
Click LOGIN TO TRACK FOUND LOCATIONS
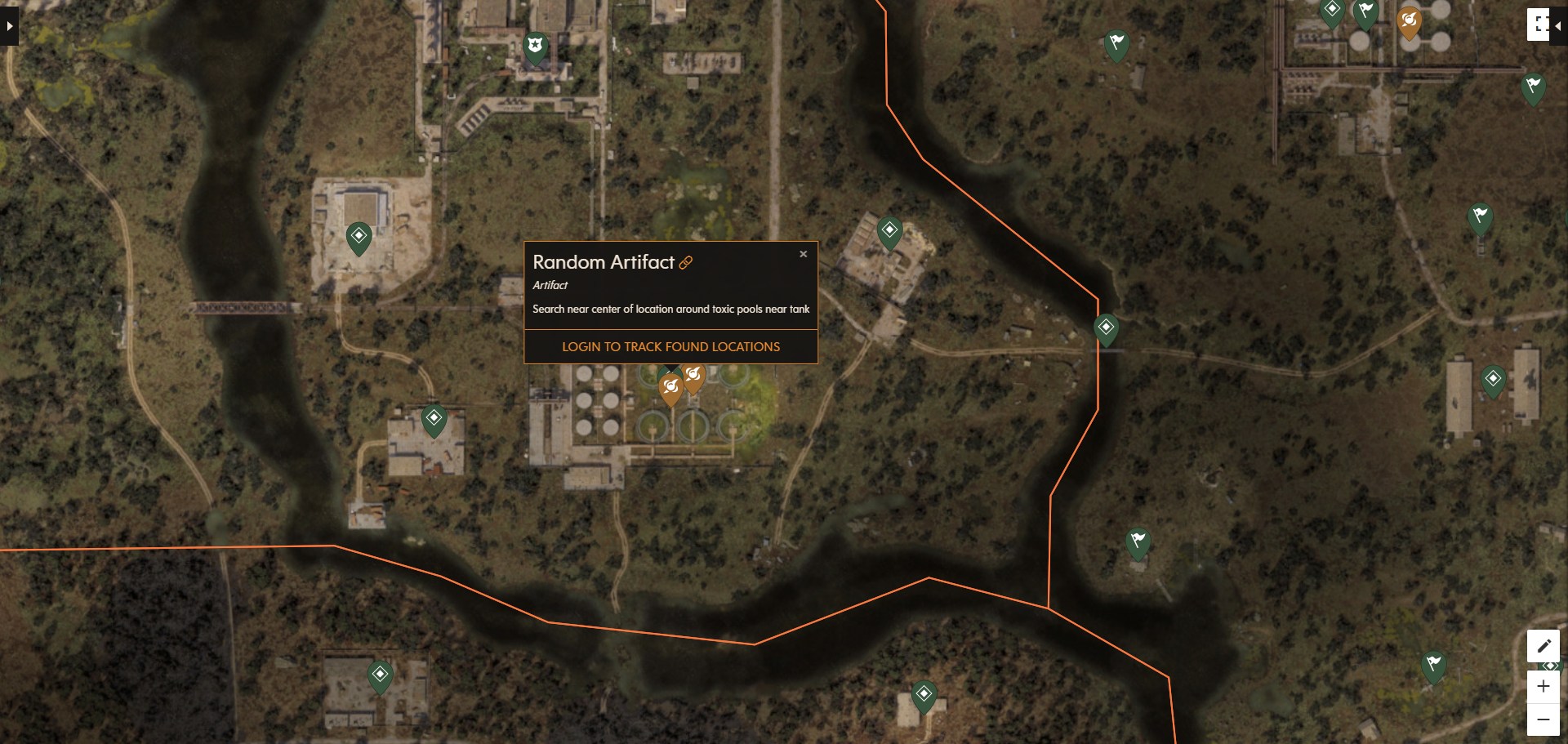click(x=670, y=346)
